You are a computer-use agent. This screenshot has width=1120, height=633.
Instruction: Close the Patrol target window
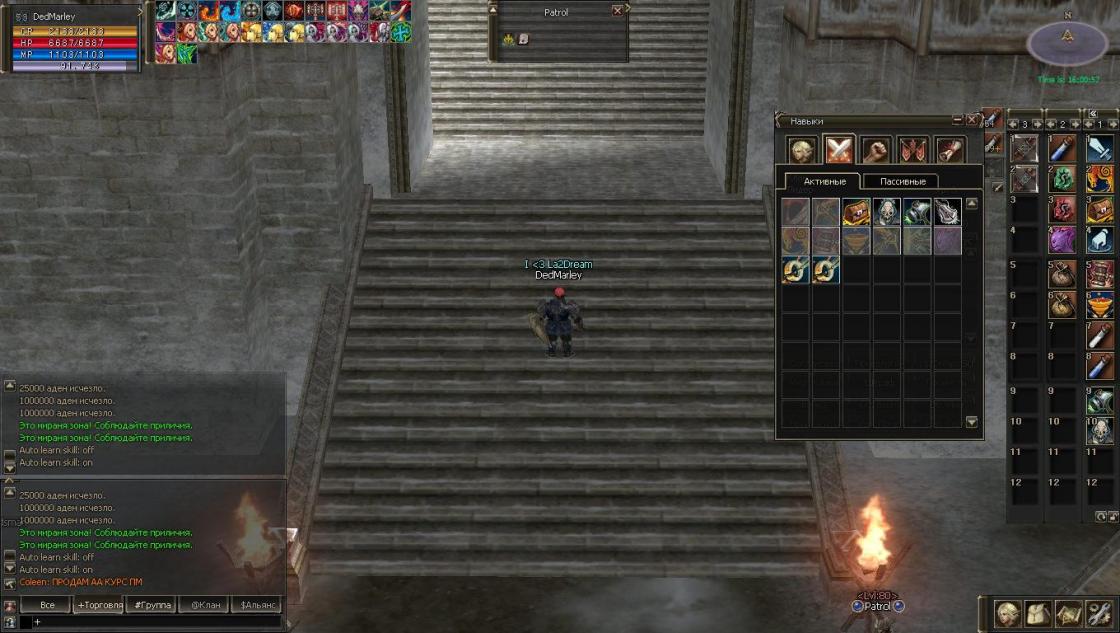(617, 11)
